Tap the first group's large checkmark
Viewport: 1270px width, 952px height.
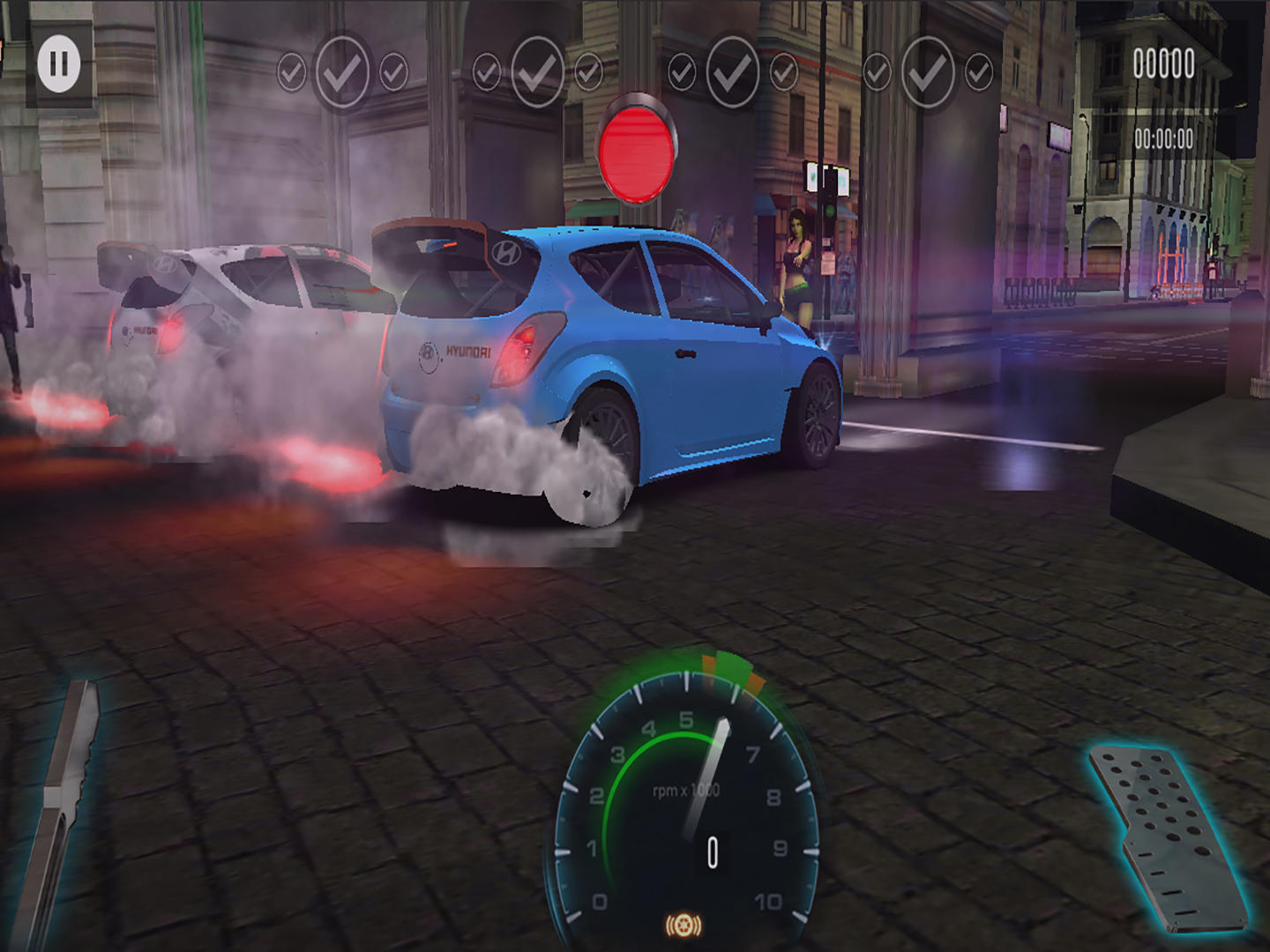[344, 69]
